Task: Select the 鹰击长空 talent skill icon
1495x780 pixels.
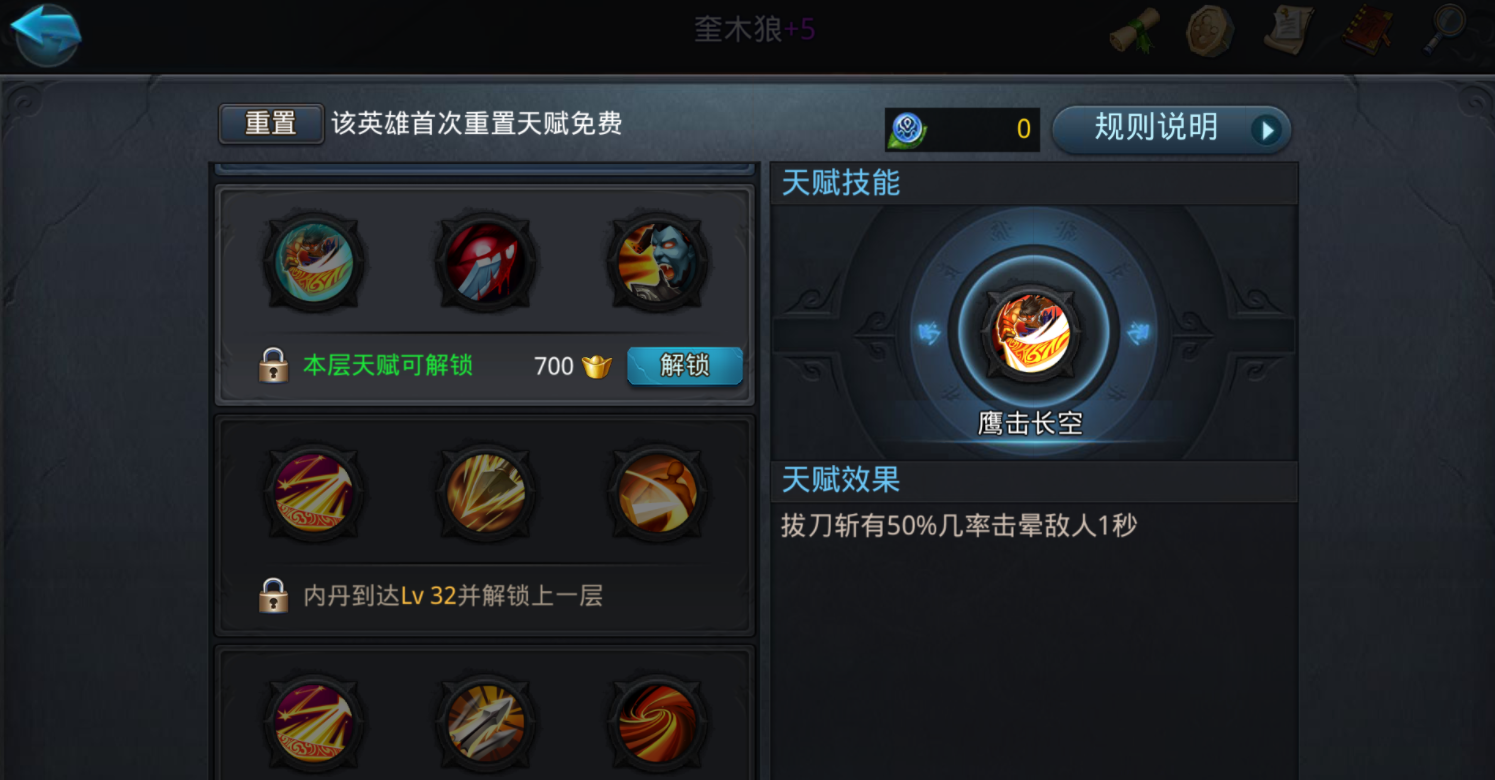Action: 1034,333
